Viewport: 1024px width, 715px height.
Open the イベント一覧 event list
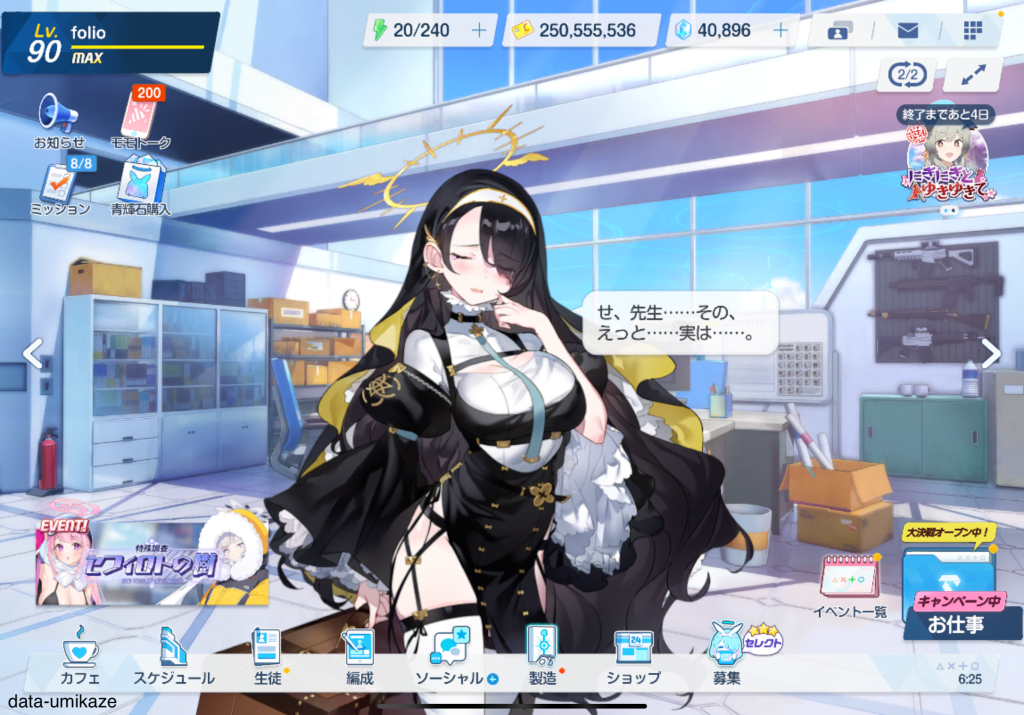pos(849,587)
